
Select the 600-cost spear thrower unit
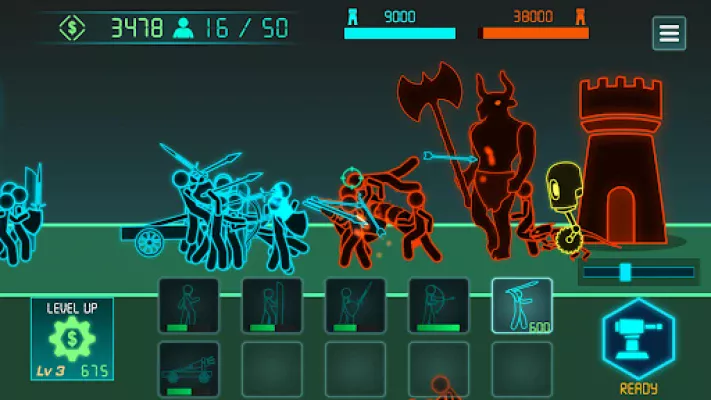[x=522, y=305]
